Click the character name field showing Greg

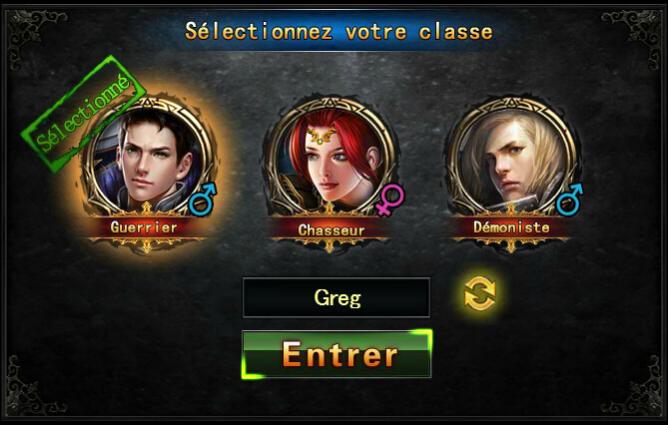tap(336, 298)
